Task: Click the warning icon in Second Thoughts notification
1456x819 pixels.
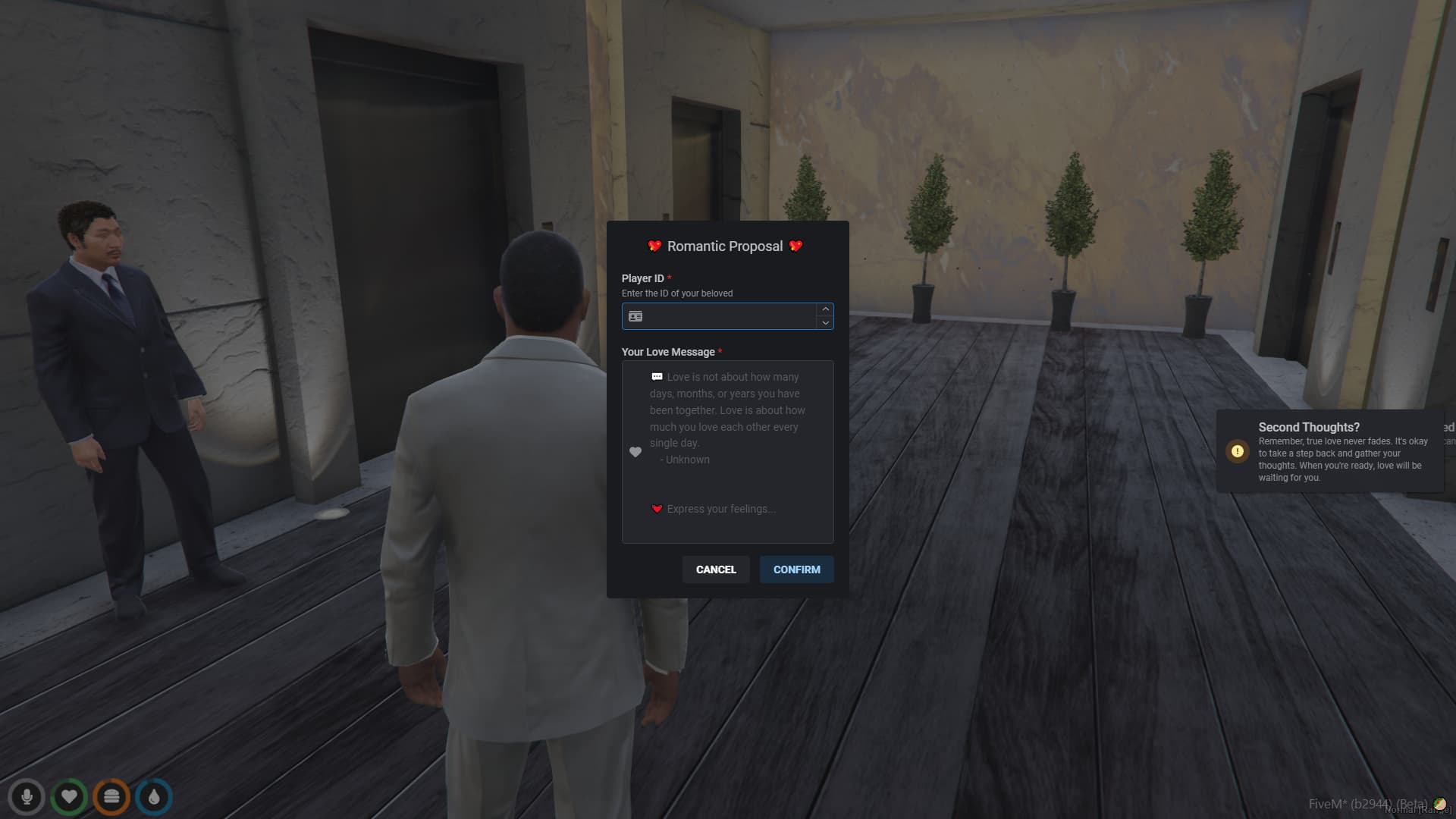Action: 1237,451
